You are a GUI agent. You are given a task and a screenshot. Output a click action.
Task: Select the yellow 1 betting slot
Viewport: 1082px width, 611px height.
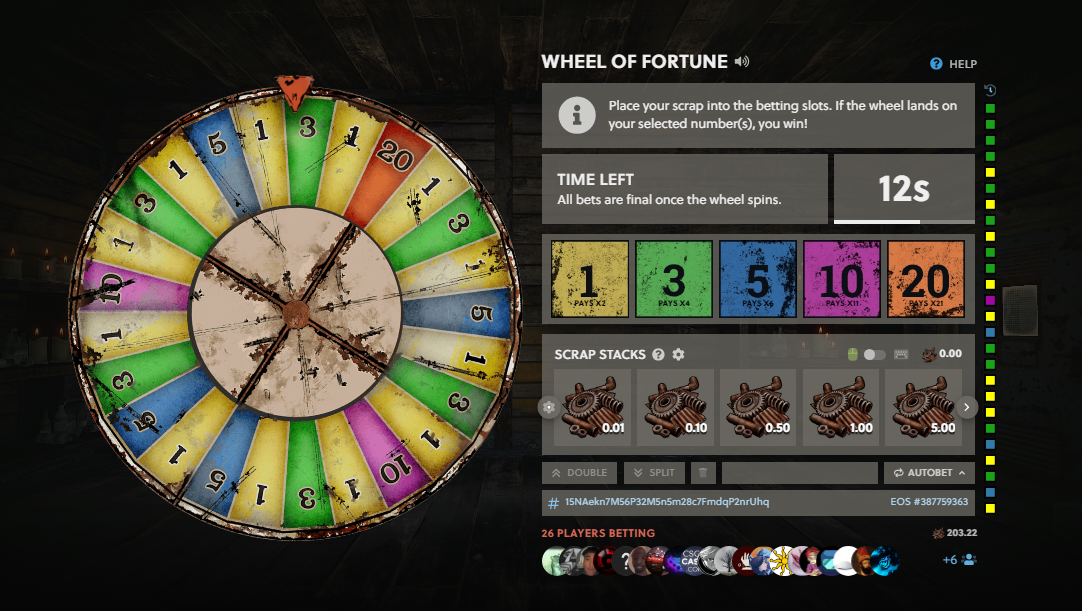590,279
